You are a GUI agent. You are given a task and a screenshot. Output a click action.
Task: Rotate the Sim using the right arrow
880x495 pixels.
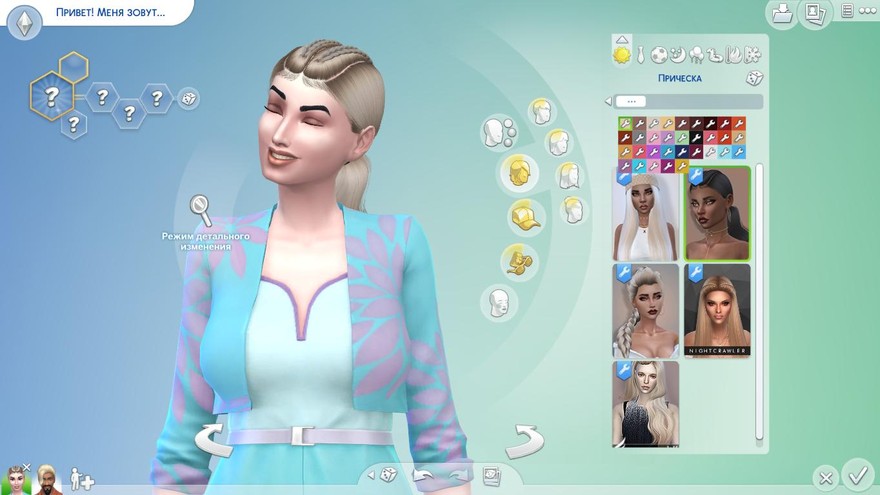523,438
